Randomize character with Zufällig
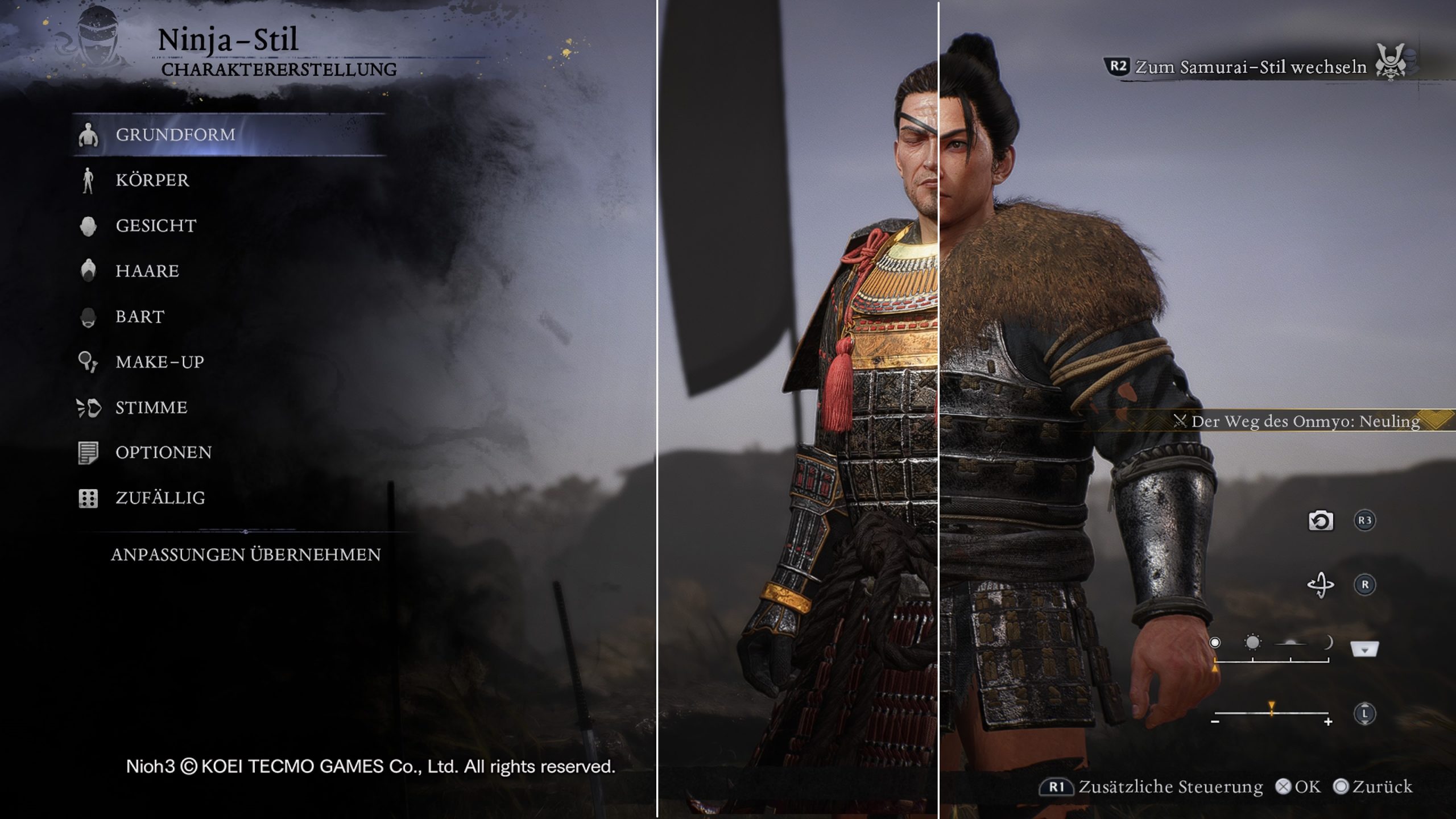The width and height of the screenshot is (1456, 819). [160, 498]
